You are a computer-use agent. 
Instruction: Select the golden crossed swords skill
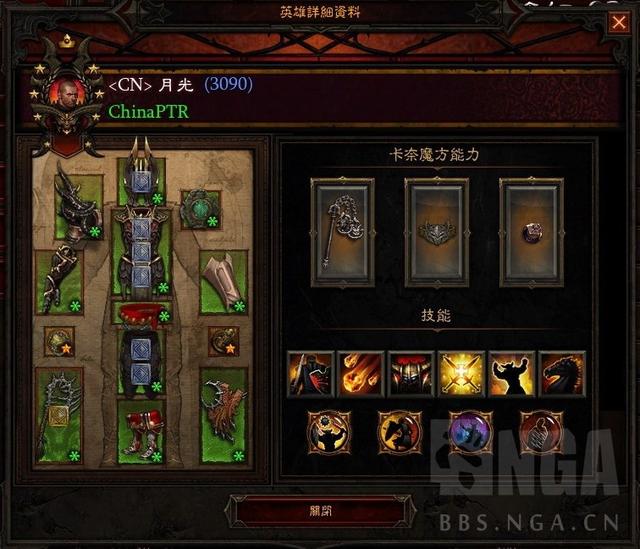coord(461,374)
